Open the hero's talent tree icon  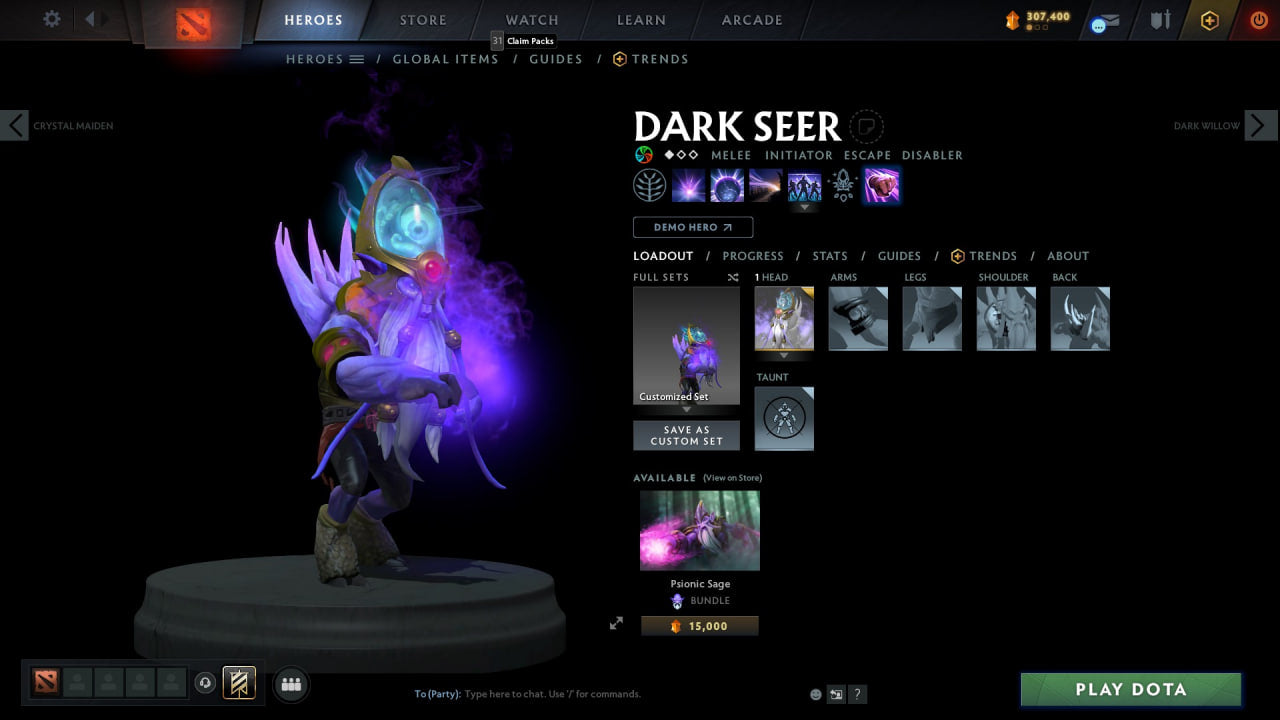[x=649, y=185]
